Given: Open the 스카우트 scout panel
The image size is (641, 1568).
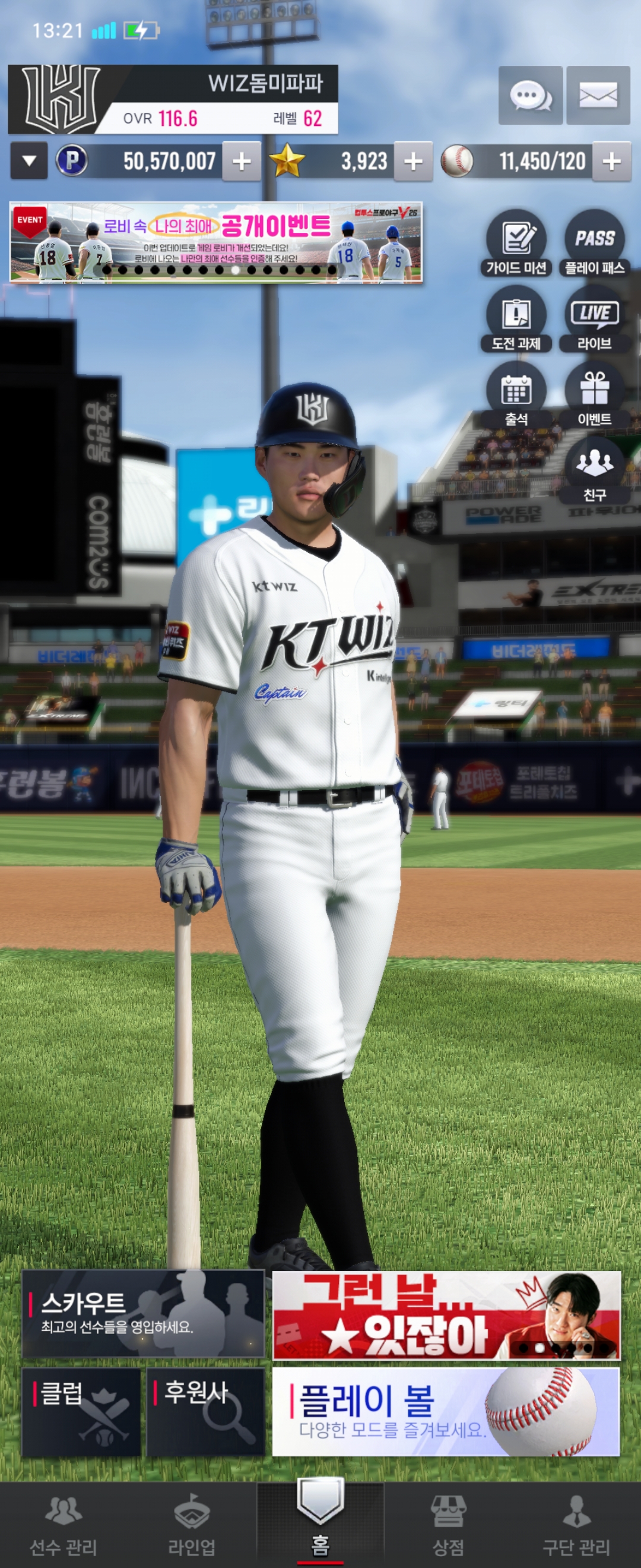Looking at the screenshot, I should tap(143, 1314).
